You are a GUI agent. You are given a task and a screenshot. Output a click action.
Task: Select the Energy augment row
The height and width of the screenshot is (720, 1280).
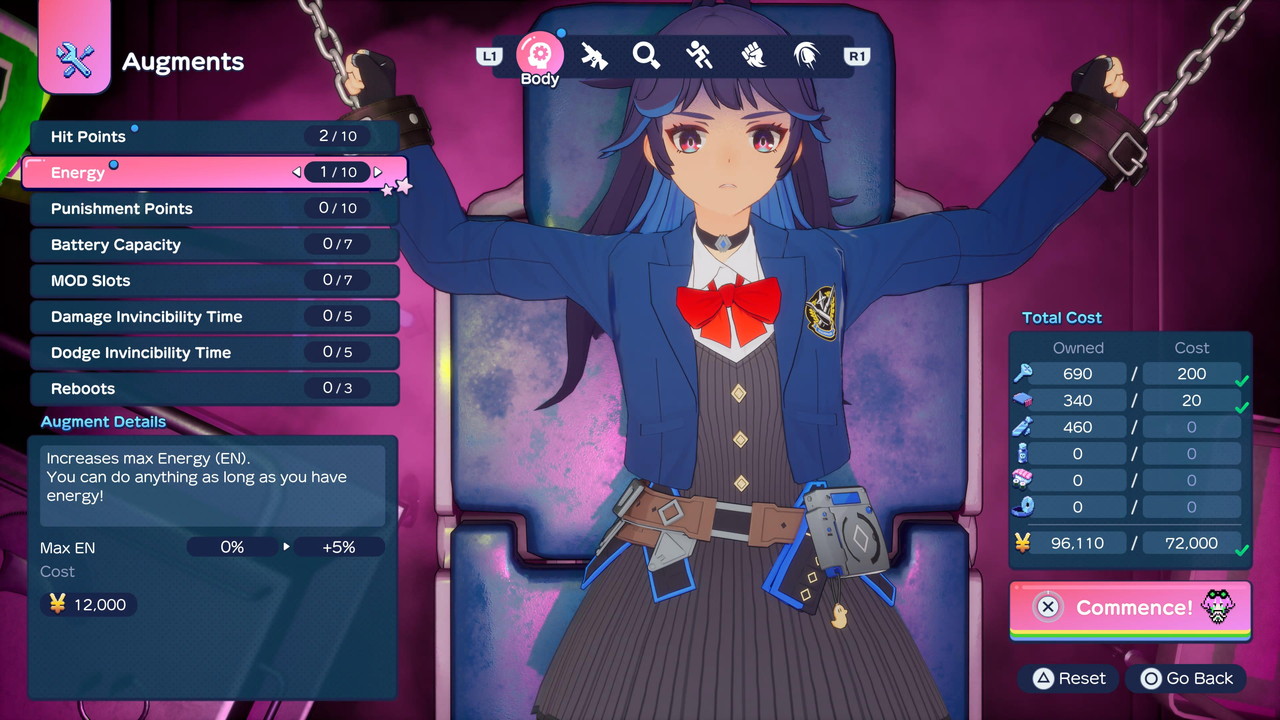pos(214,173)
